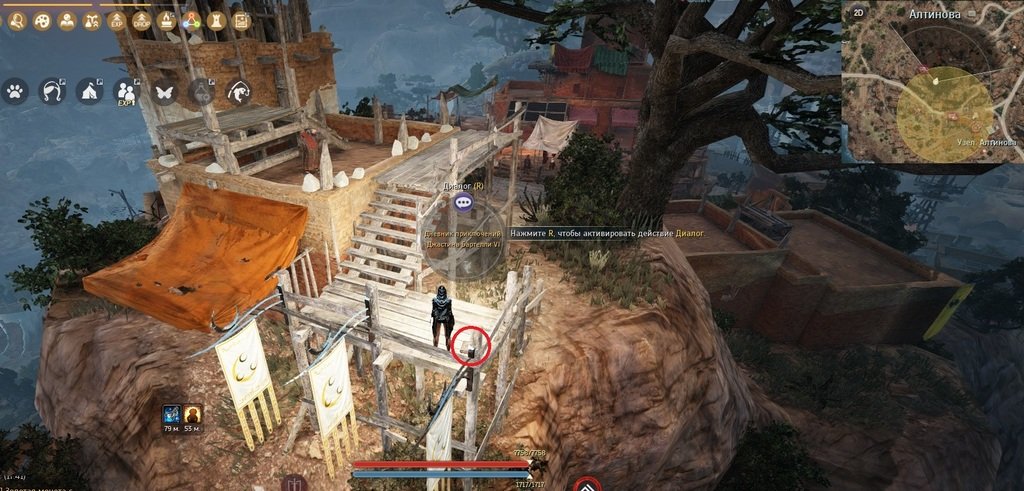Open the potion flask icon
The width and height of the screenshot is (1024, 491).
click(201, 92)
